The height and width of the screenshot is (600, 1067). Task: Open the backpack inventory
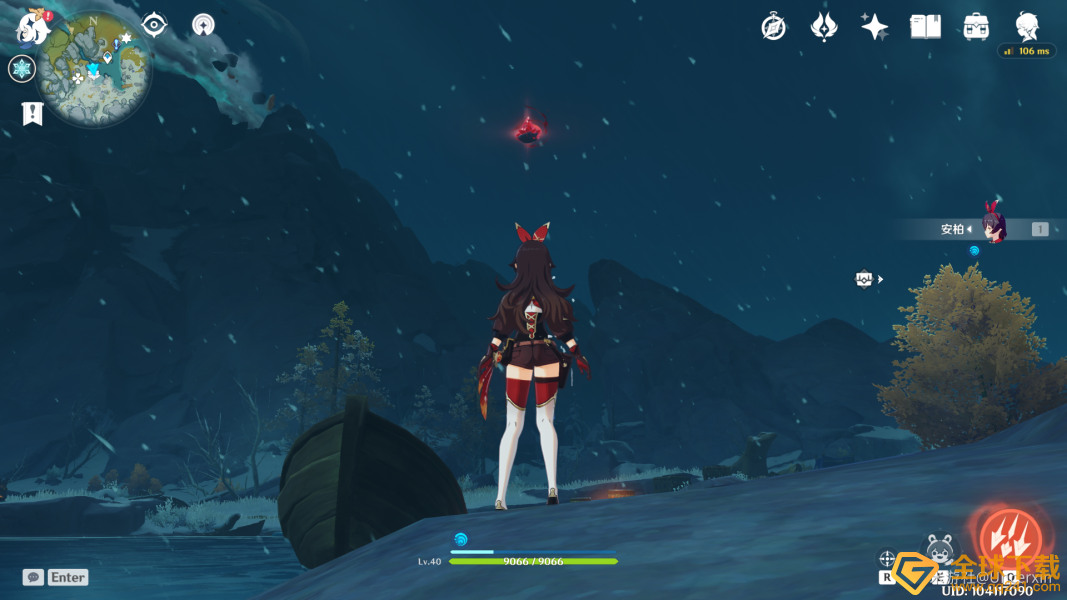point(976,27)
